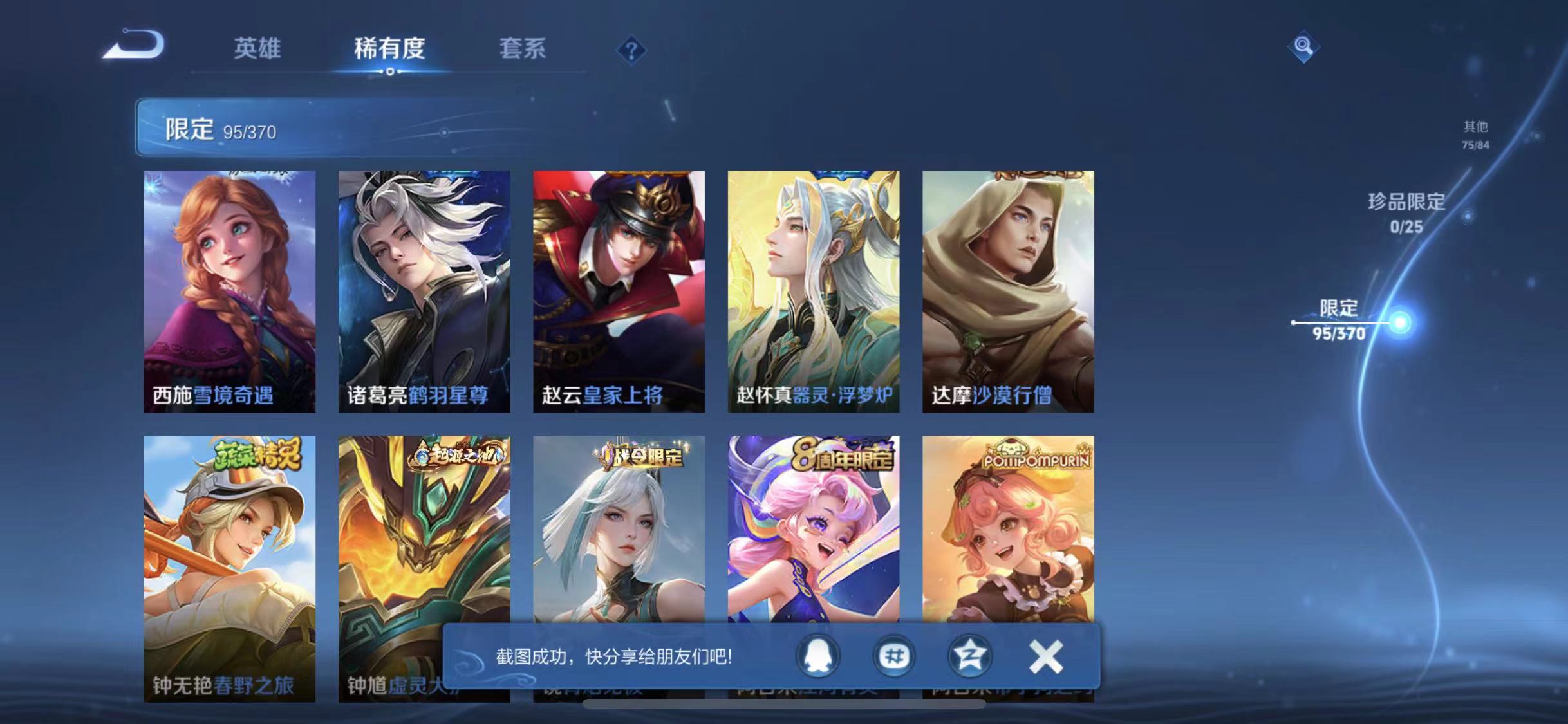
Task: Switch to the 英雄 tab
Action: (258, 50)
